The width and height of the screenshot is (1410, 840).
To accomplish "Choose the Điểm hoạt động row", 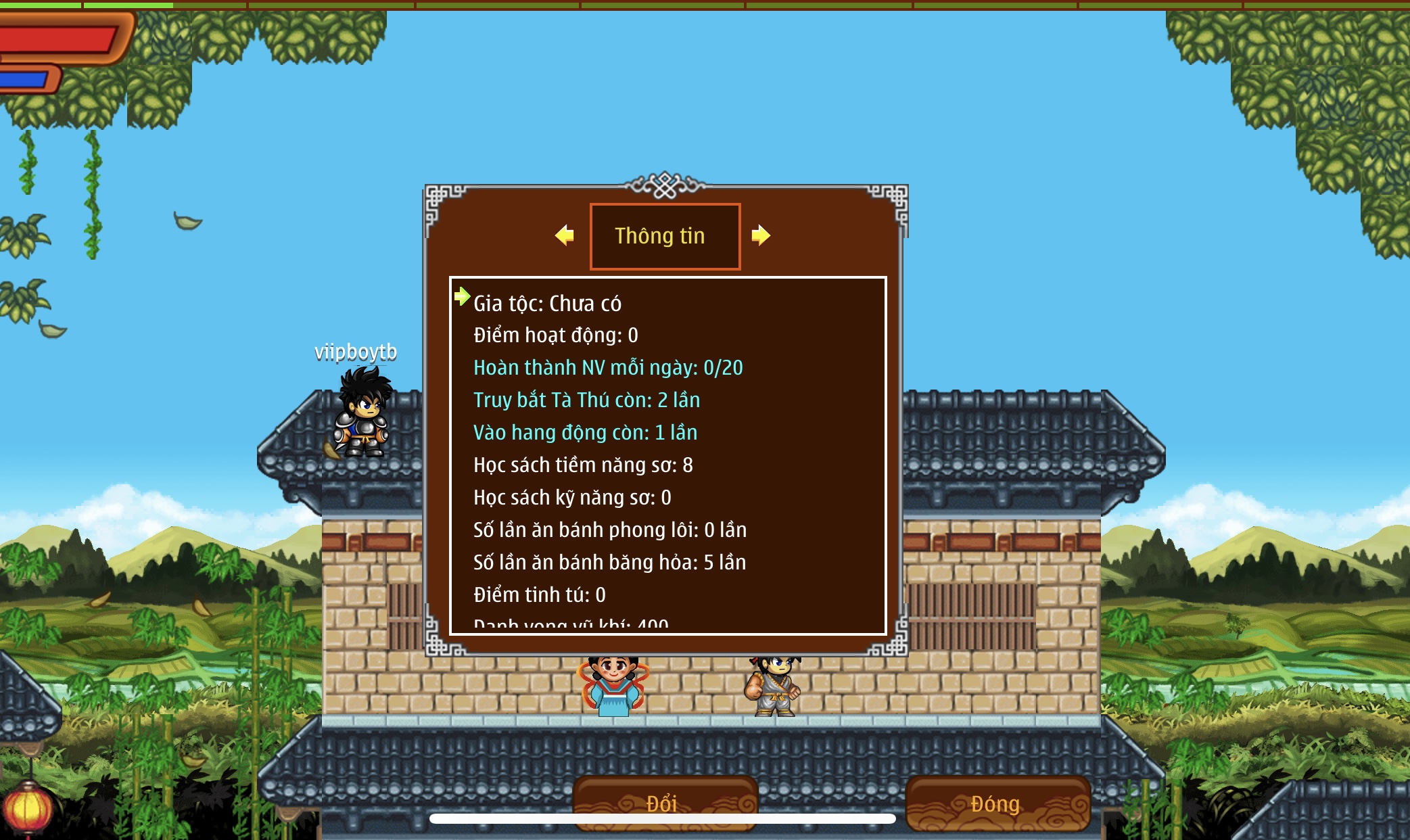I will coord(555,335).
